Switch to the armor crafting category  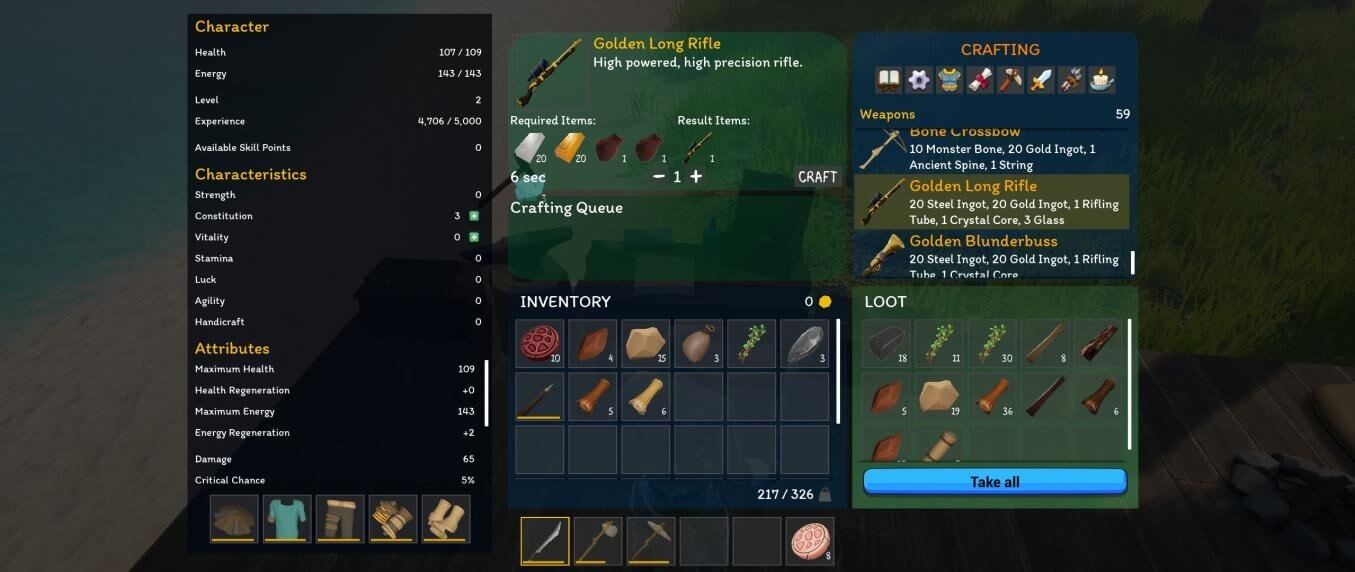pos(949,80)
